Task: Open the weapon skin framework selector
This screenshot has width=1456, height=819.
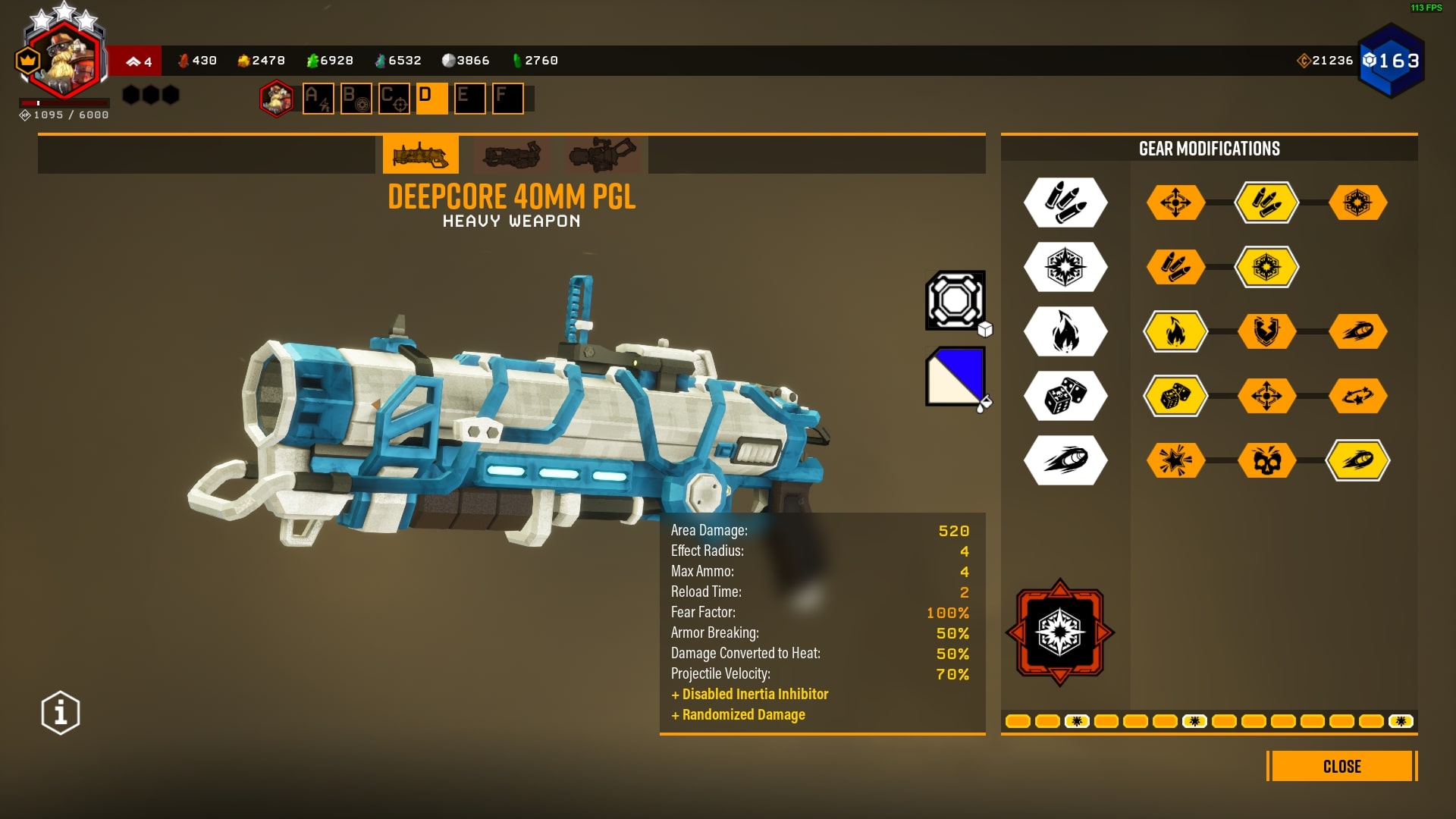Action: 955,300
